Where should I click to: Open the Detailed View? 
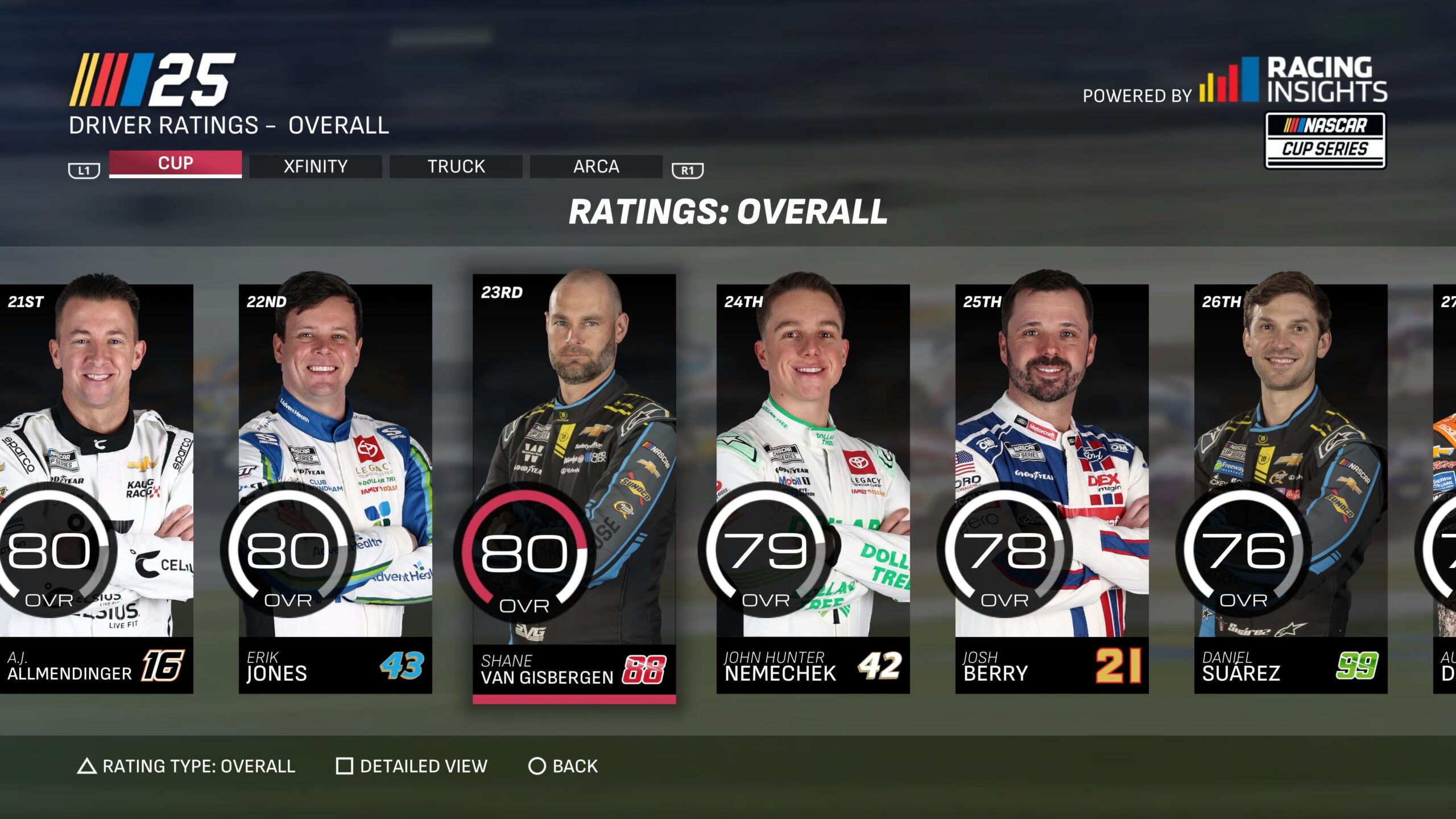412,766
